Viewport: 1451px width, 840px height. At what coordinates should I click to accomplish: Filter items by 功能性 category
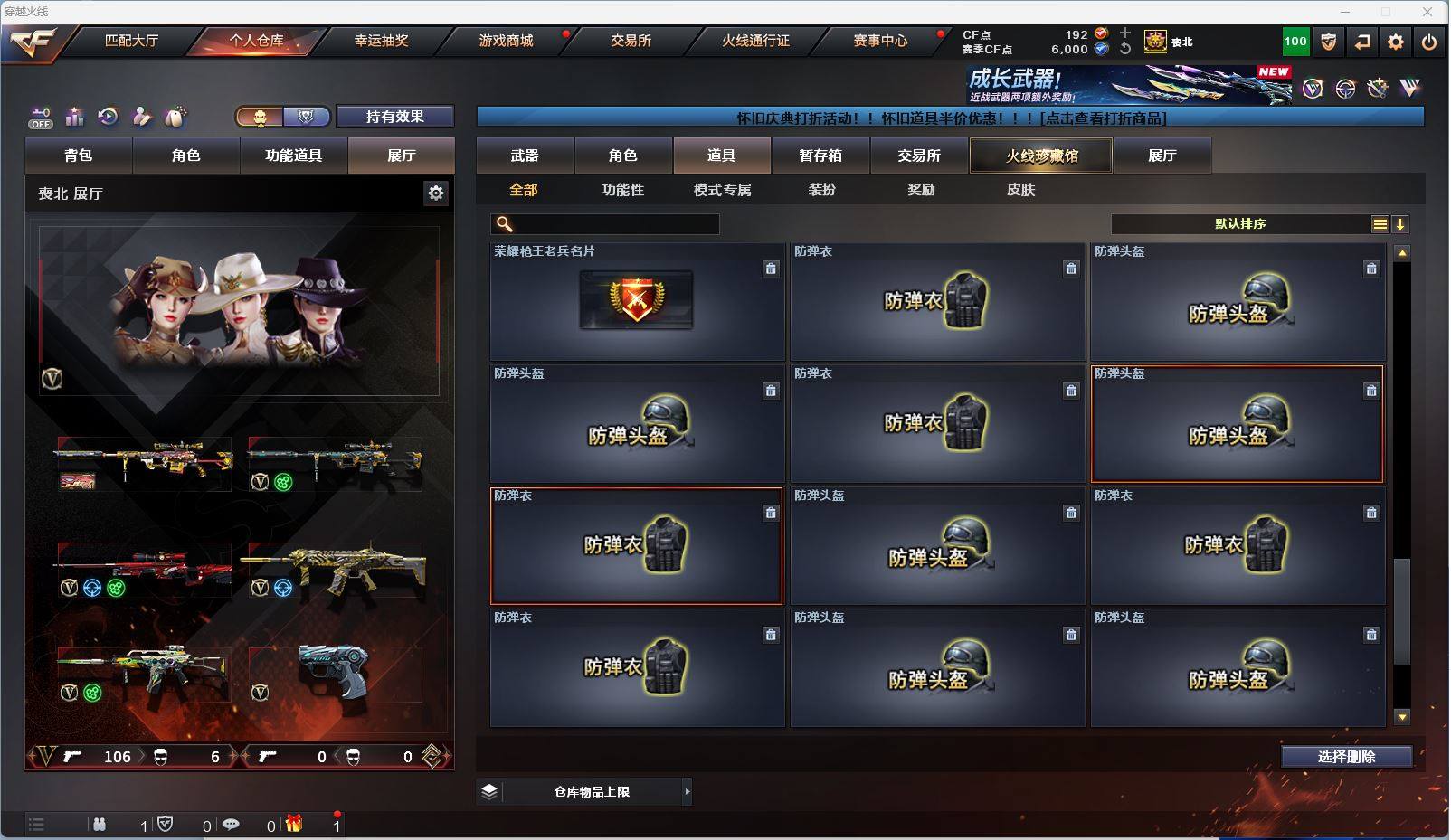pos(622,190)
